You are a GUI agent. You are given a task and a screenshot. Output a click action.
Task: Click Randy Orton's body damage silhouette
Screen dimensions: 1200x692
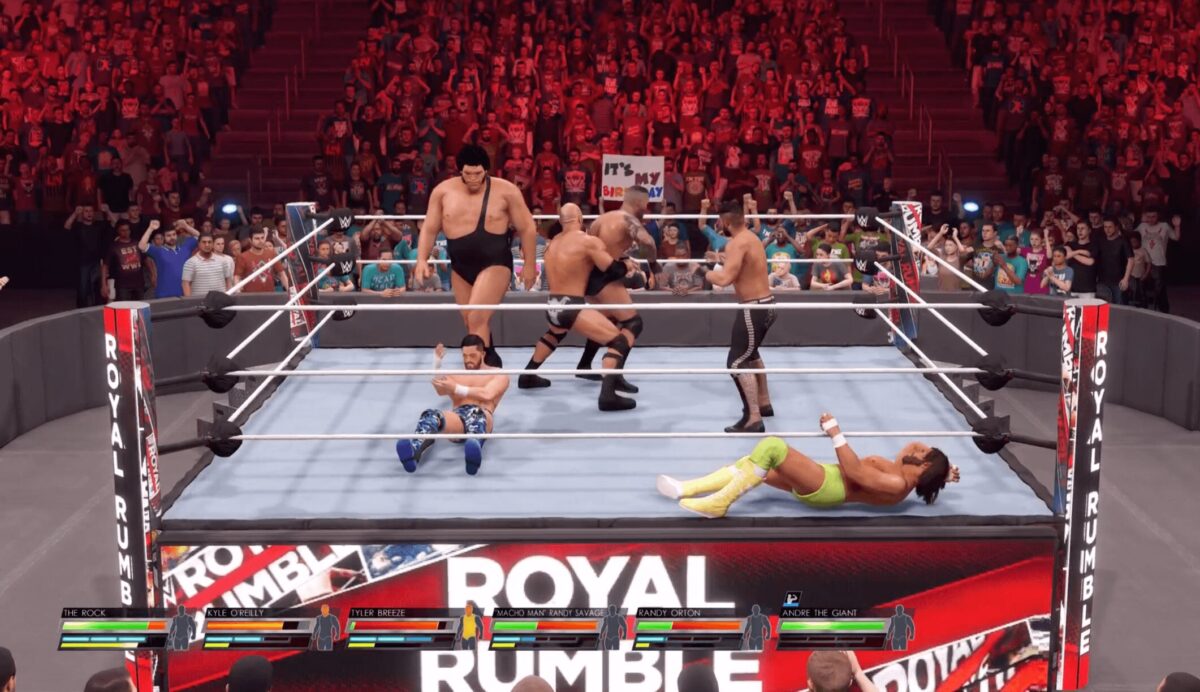[757, 628]
